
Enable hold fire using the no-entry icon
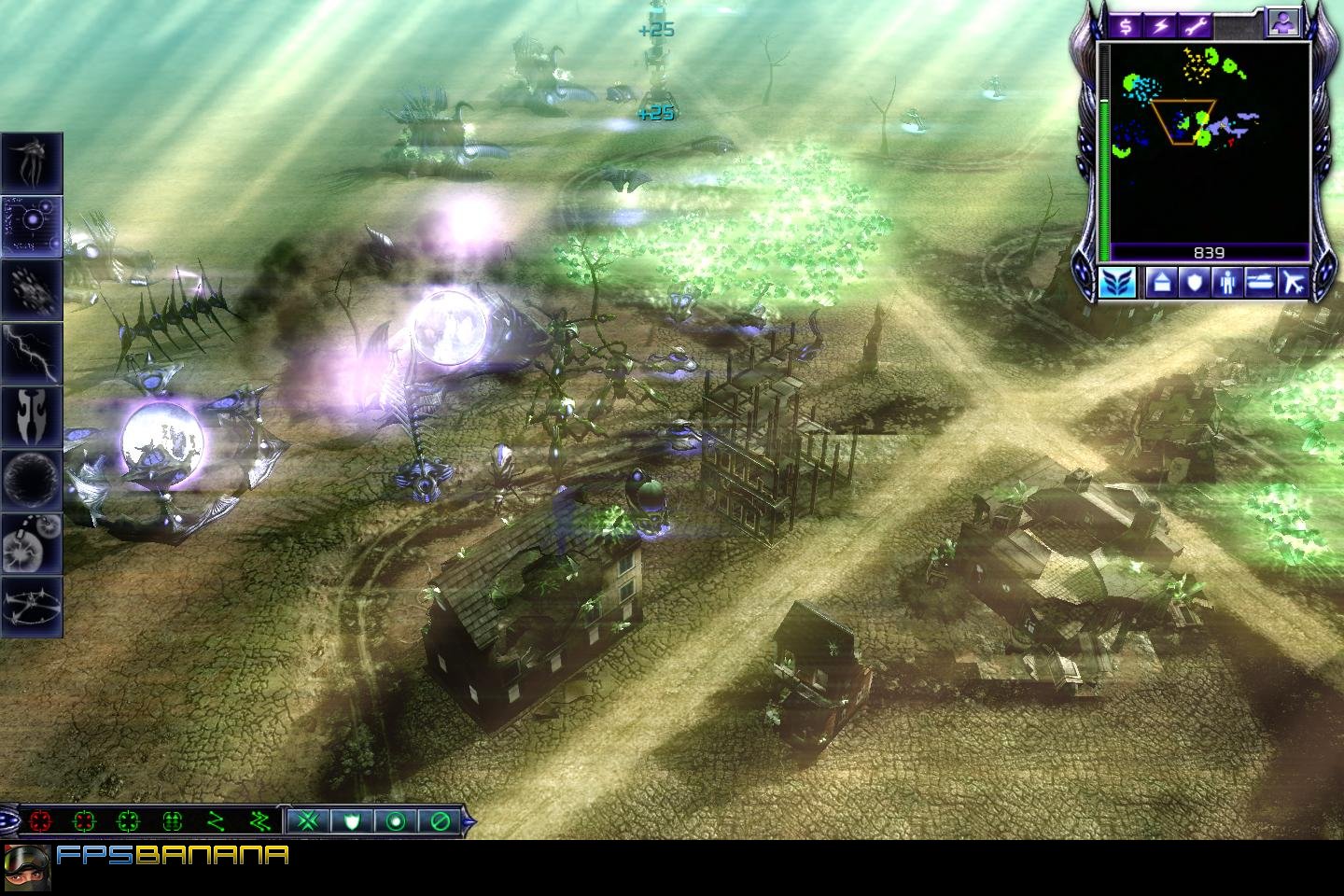pos(437,819)
